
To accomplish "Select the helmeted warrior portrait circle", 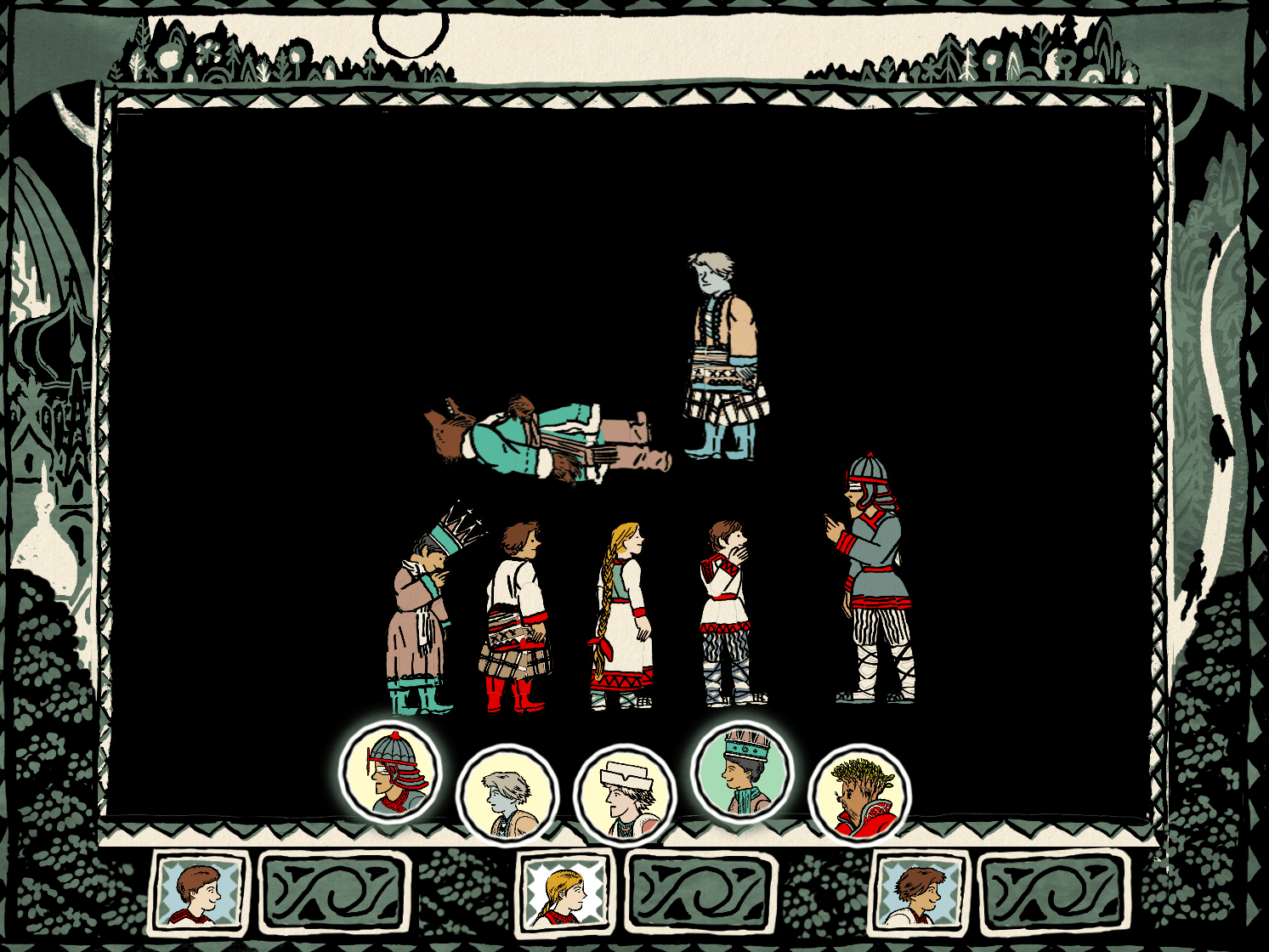I will pos(391,772).
